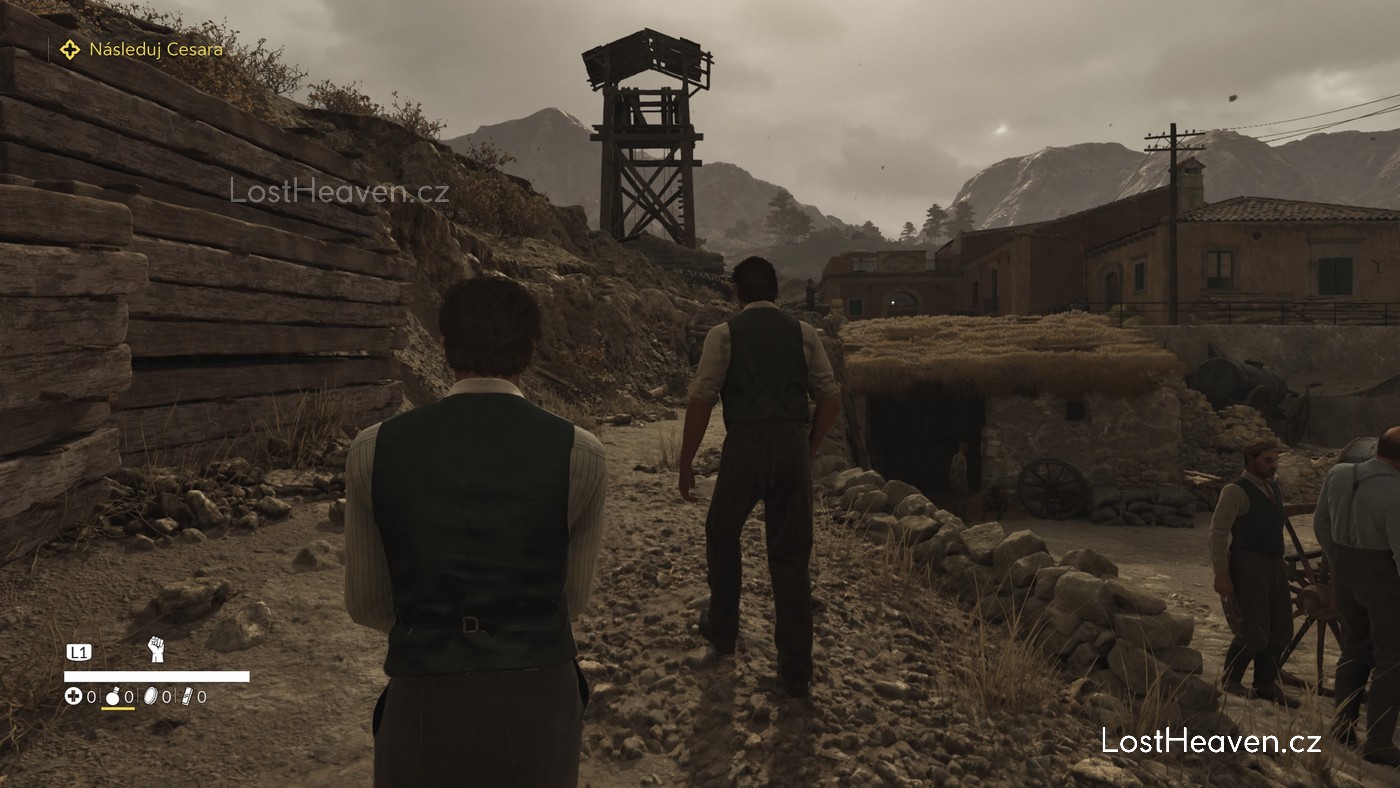Pick the knife throwable item icon

coord(186,696)
